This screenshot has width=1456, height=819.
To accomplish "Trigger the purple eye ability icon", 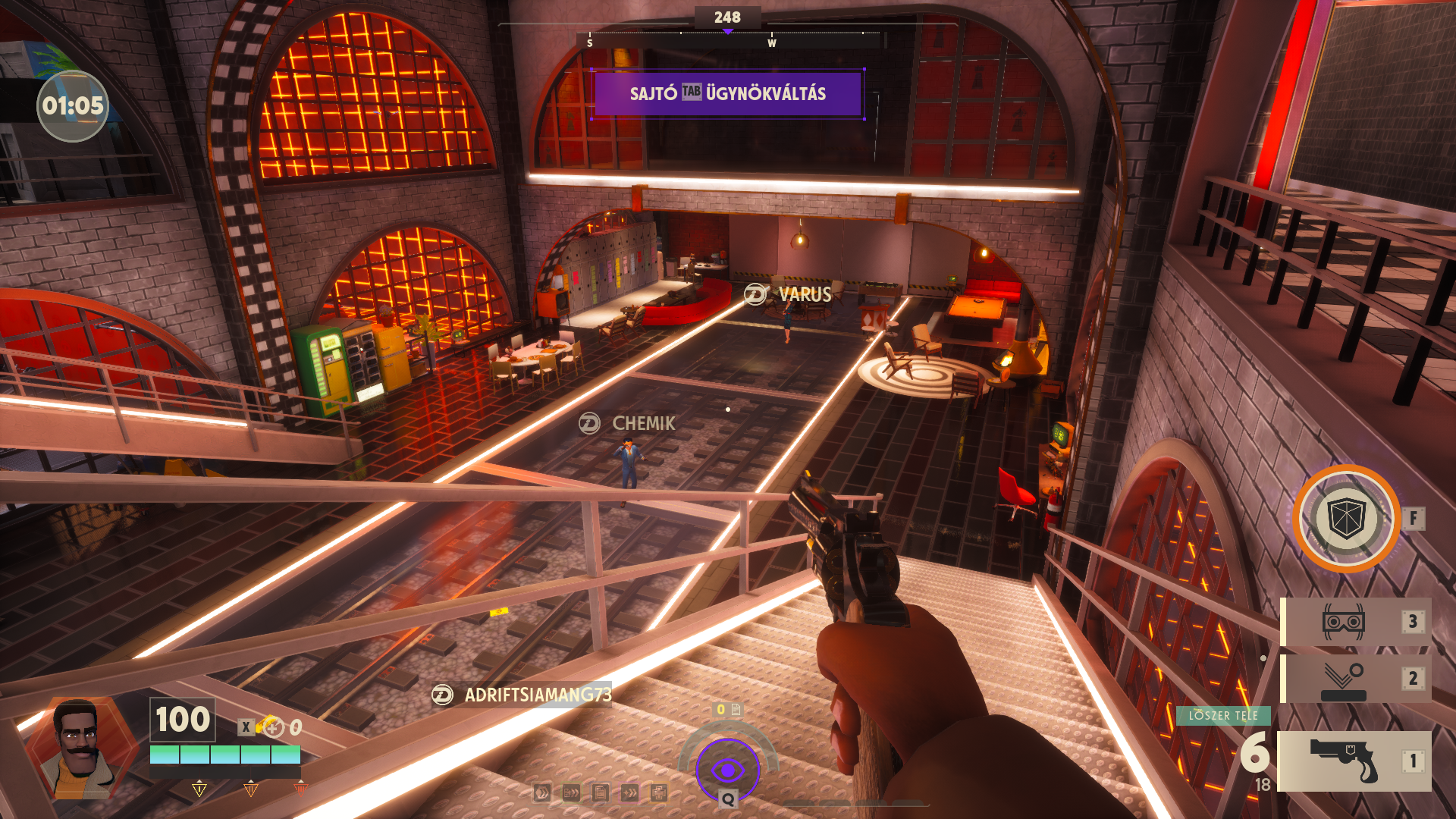I will coord(728,770).
